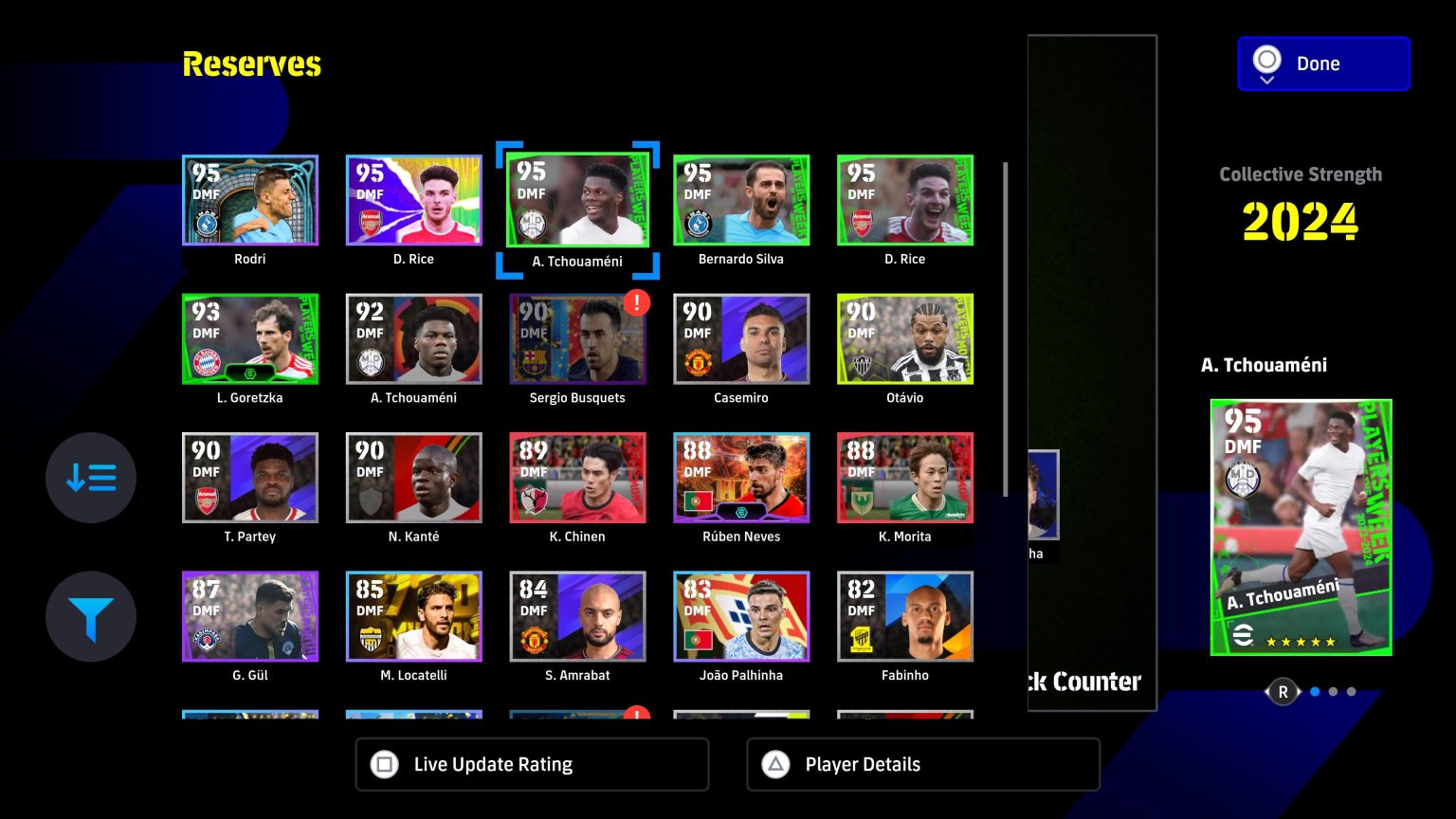
Task: Select the Rodri 95 DMF card
Action: tap(249, 200)
